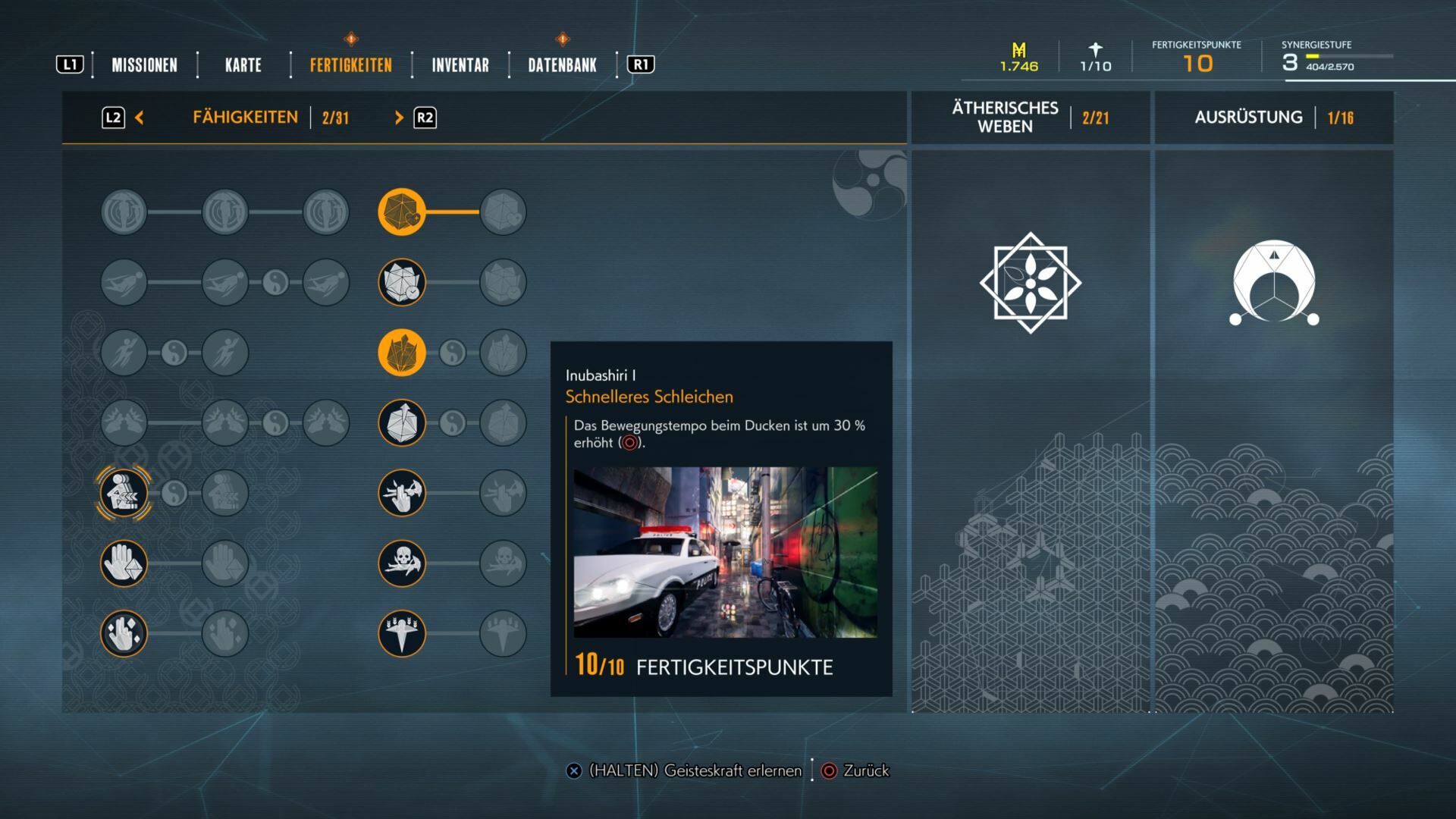1456x819 pixels.
Task: Click the next category arrow beside Fähigkeiten
Action: point(399,118)
